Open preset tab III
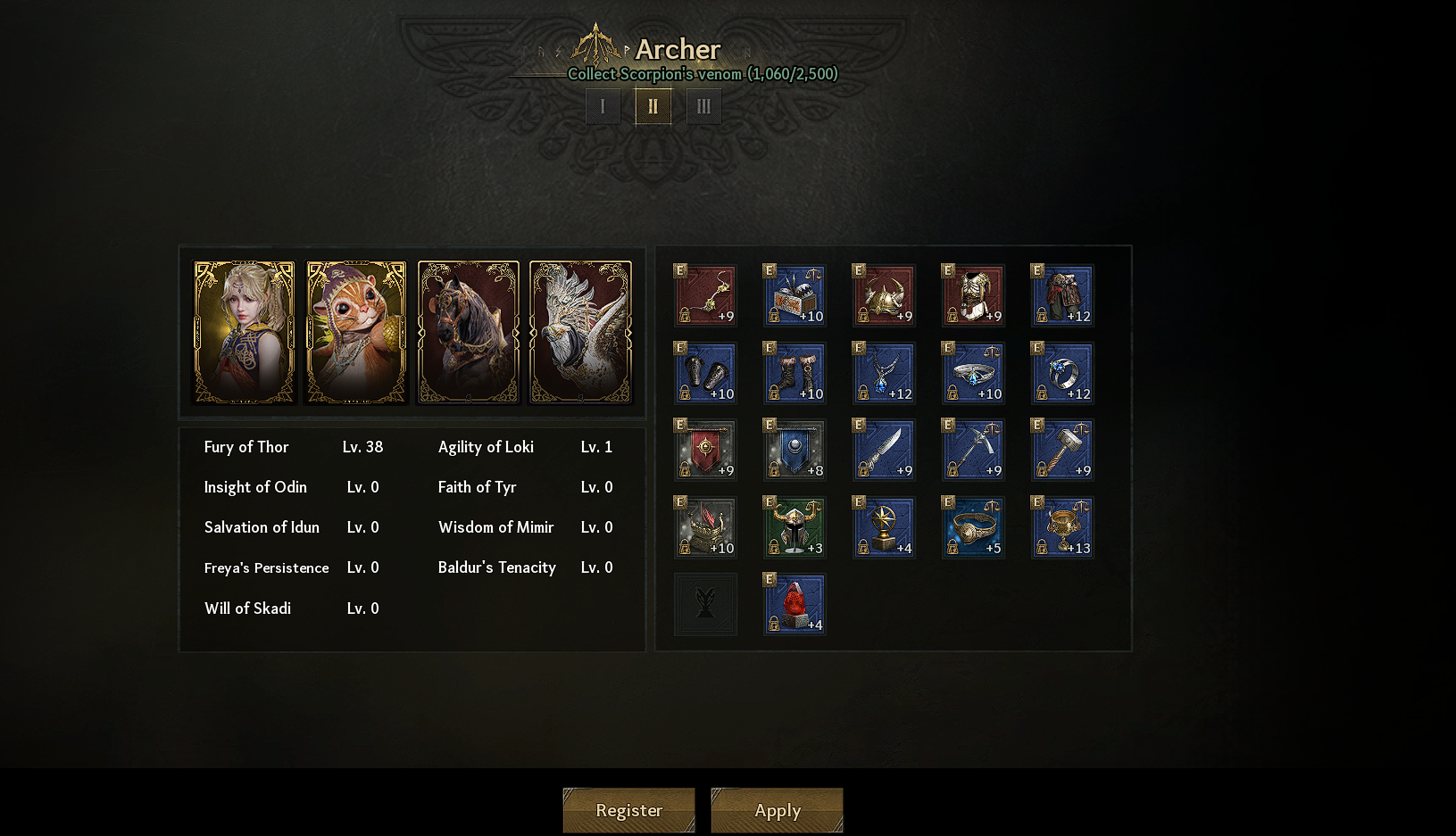1456x836 pixels. pos(703,106)
